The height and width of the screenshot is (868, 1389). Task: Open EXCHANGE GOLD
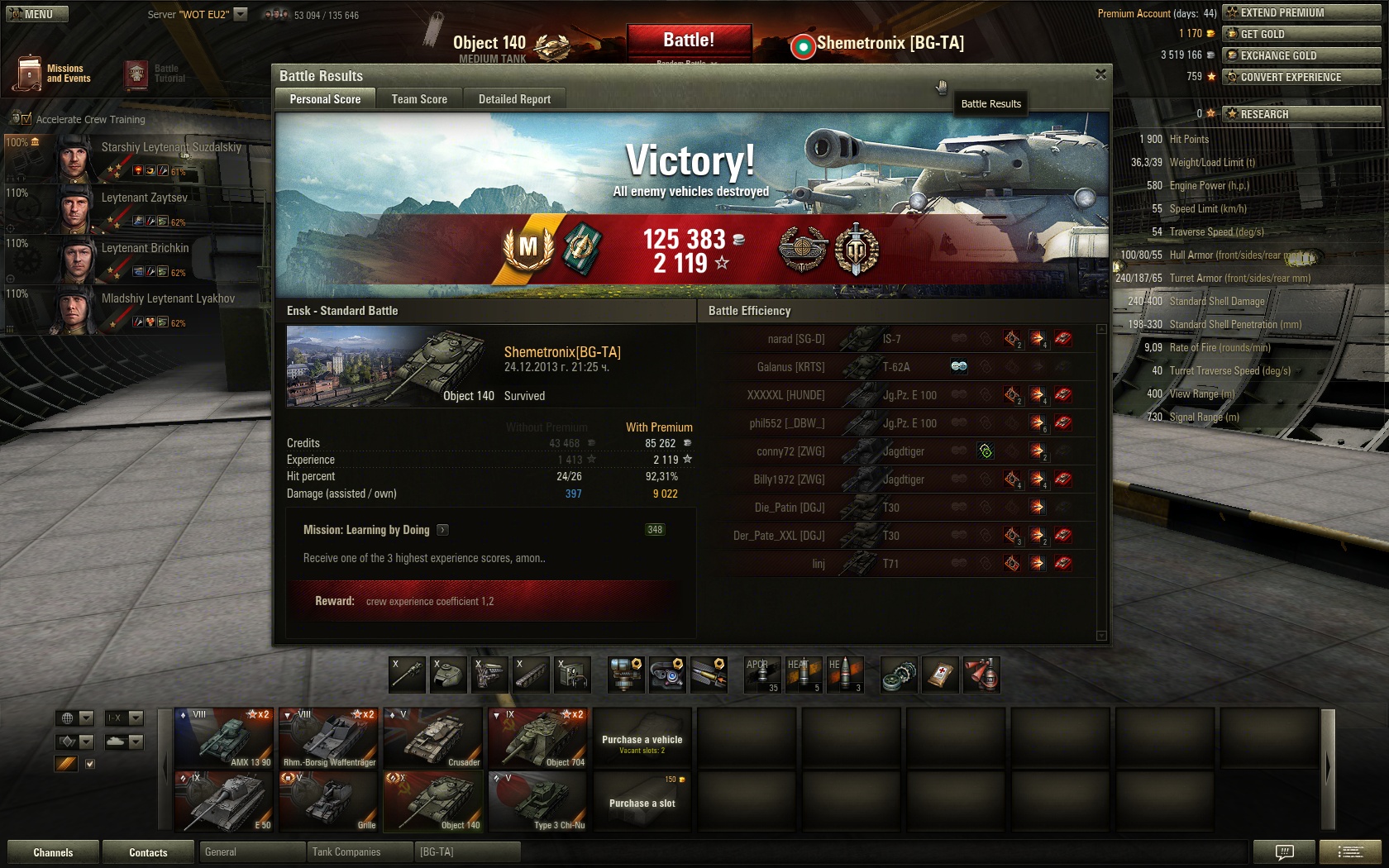[1301, 55]
